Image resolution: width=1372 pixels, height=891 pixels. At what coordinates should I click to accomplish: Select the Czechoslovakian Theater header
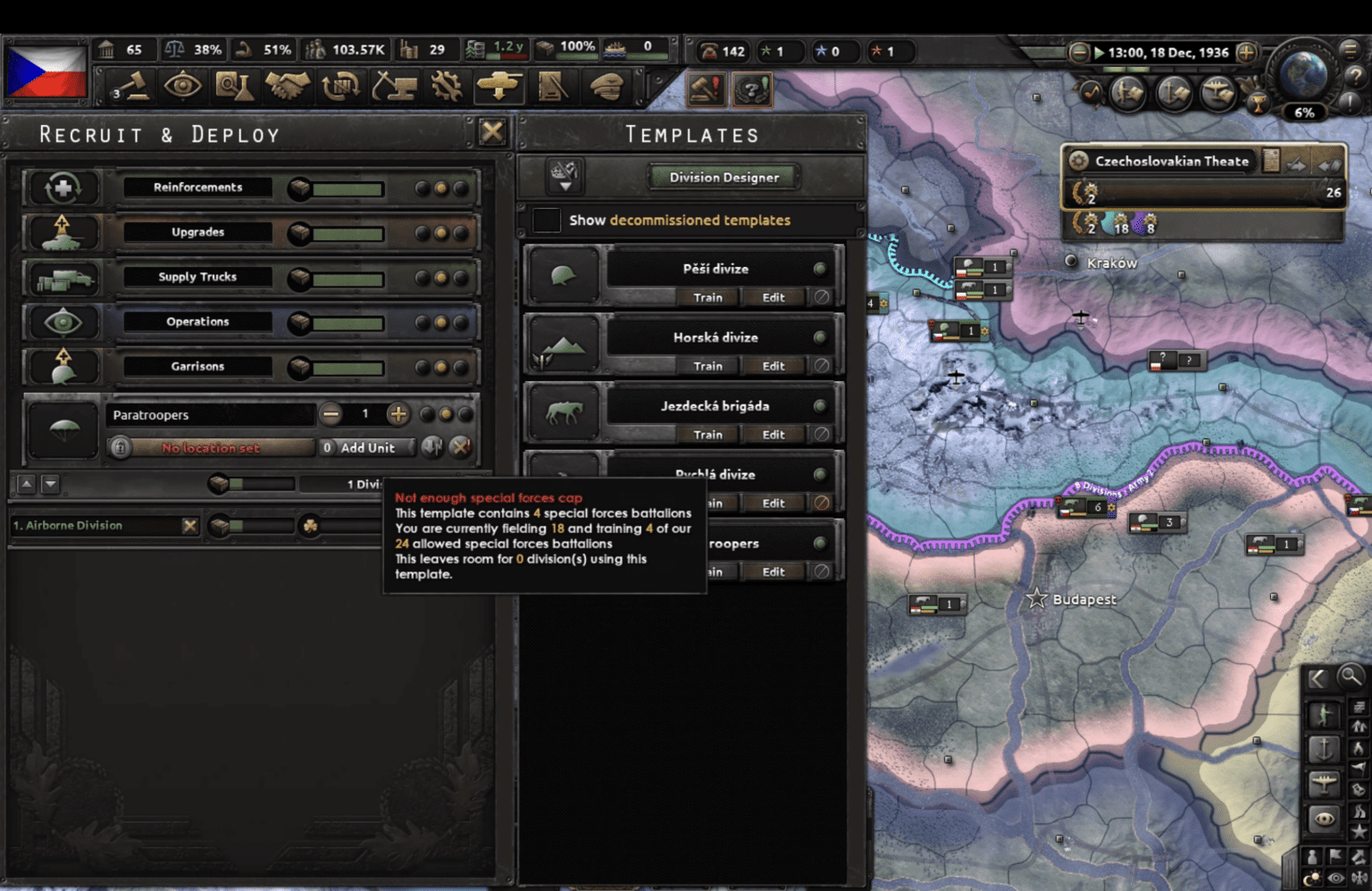pos(1171,162)
